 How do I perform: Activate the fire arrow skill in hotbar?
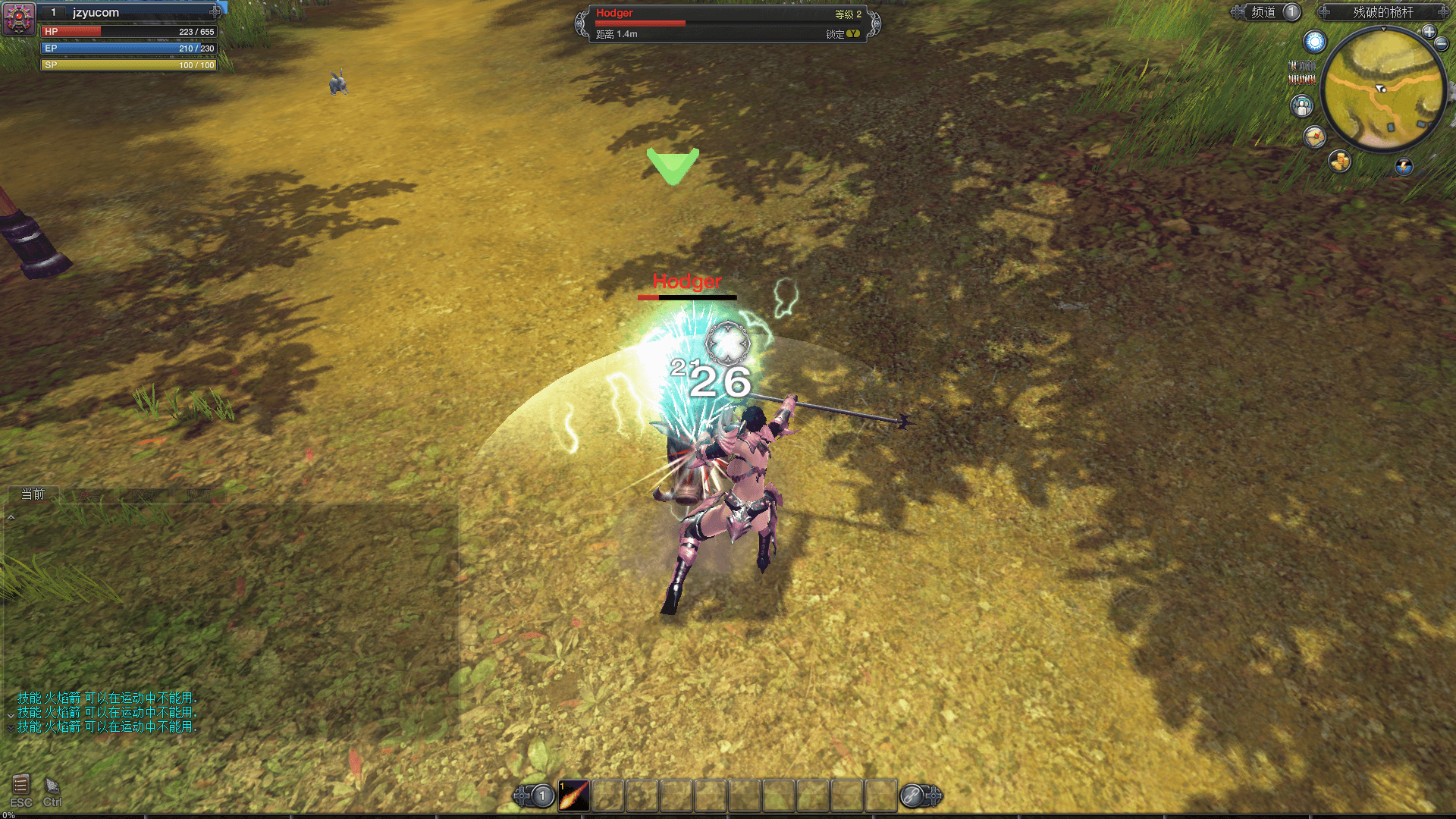(574, 796)
